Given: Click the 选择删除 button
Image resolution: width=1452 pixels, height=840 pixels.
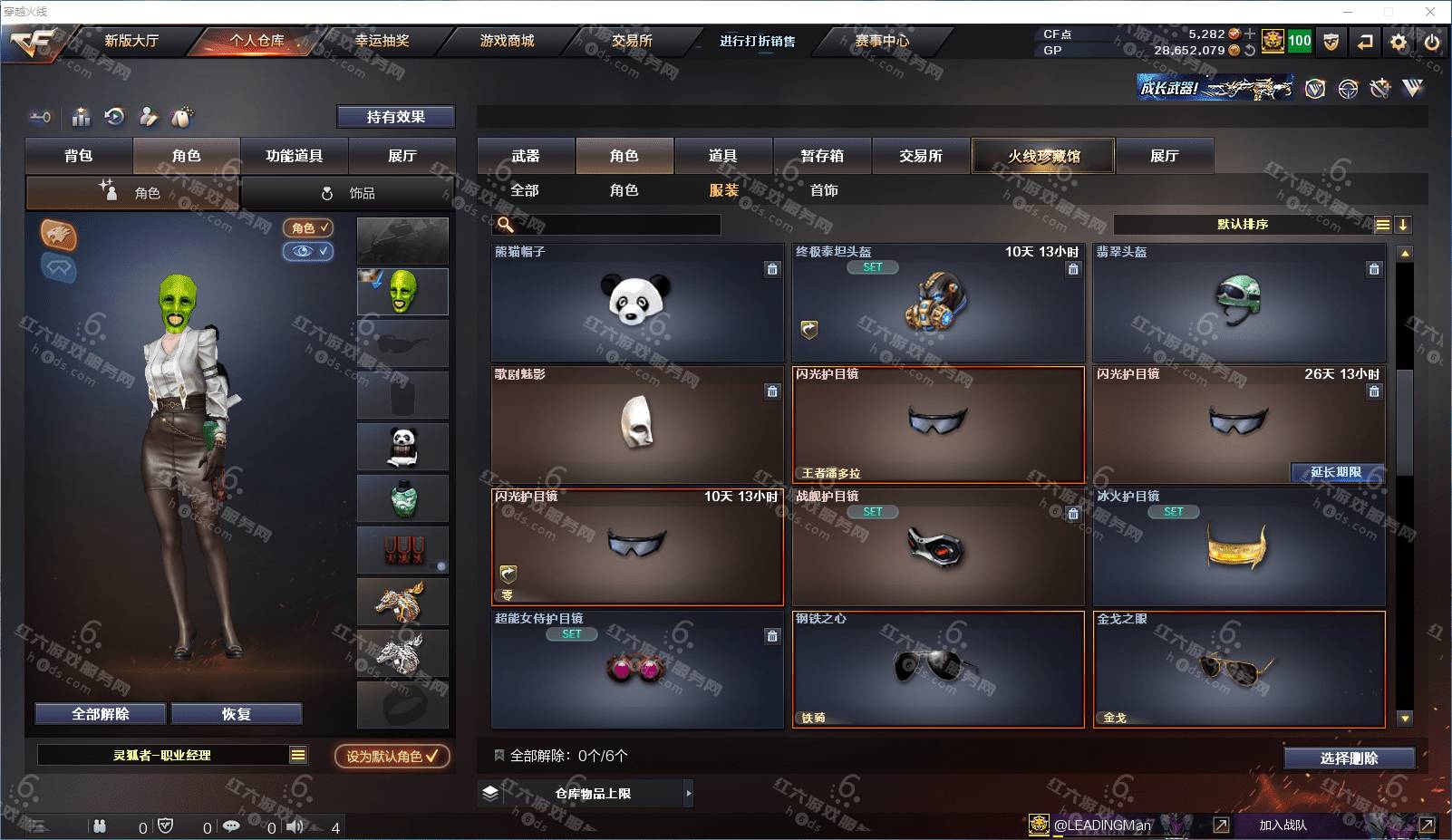Looking at the screenshot, I should [x=1349, y=758].
